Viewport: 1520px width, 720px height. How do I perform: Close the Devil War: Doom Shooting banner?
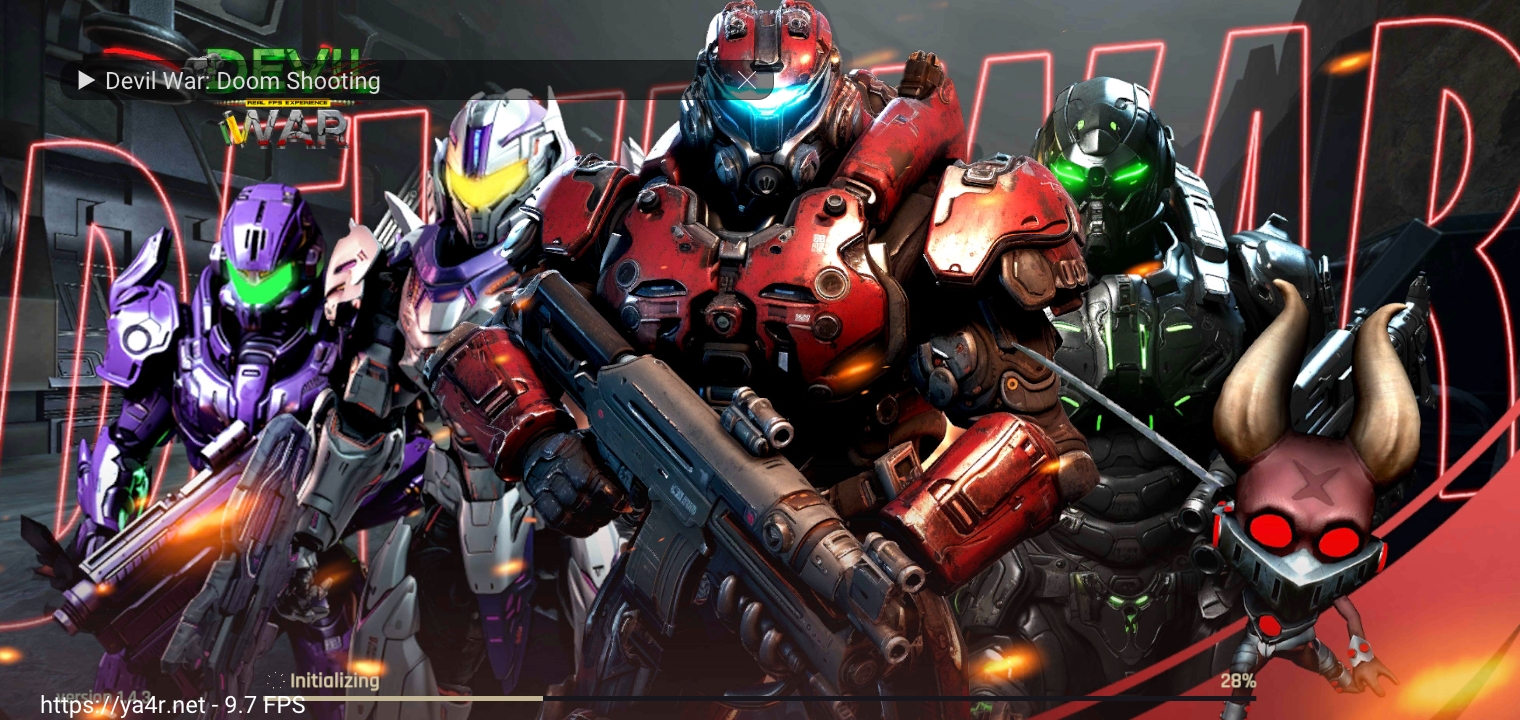747,80
